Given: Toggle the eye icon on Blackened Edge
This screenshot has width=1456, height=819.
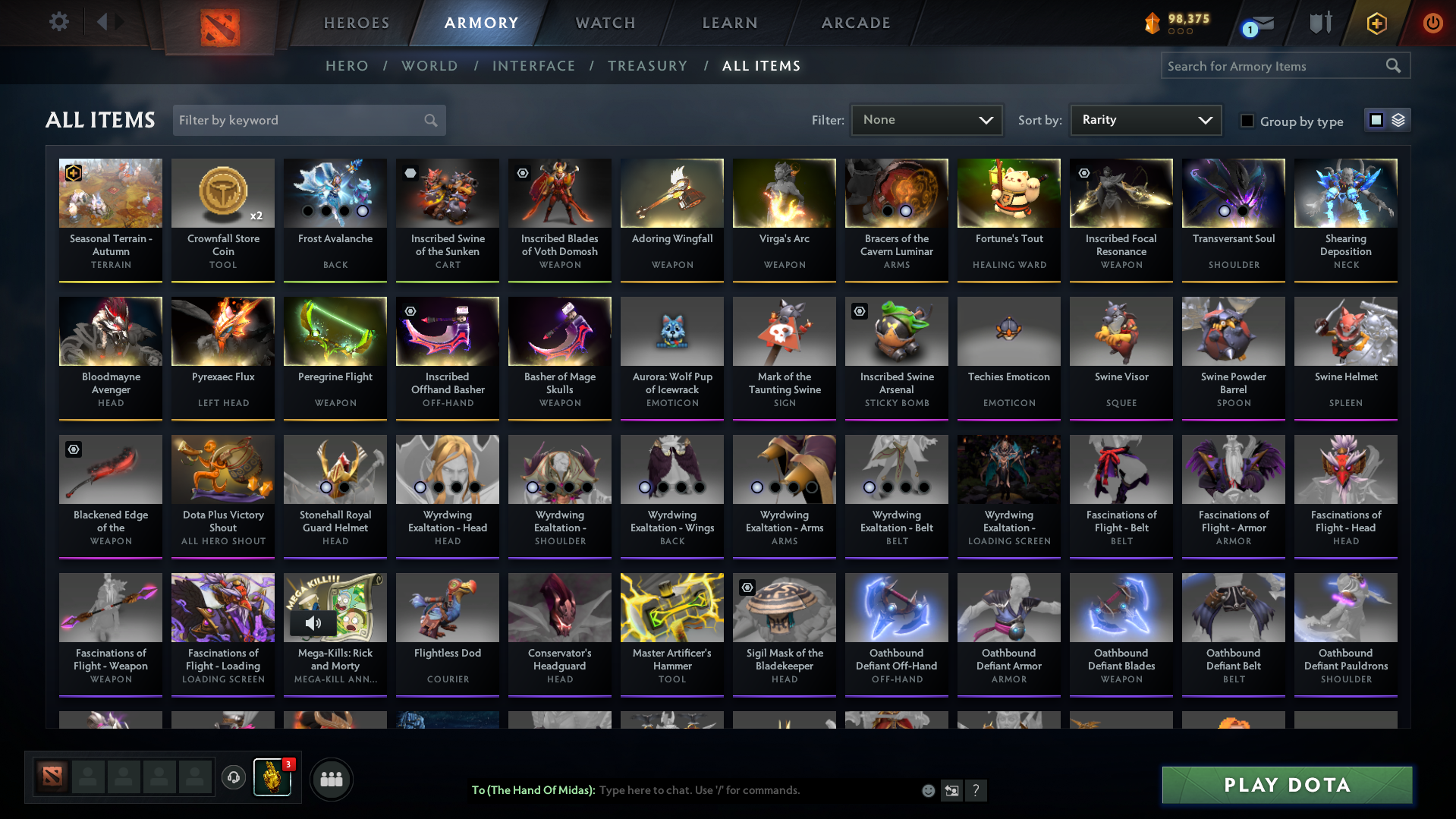Looking at the screenshot, I should [x=73, y=449].
